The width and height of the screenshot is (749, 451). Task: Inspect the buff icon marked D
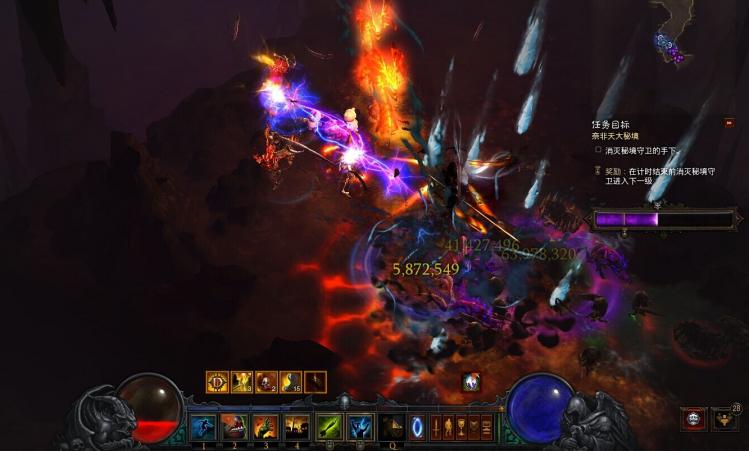217,382
